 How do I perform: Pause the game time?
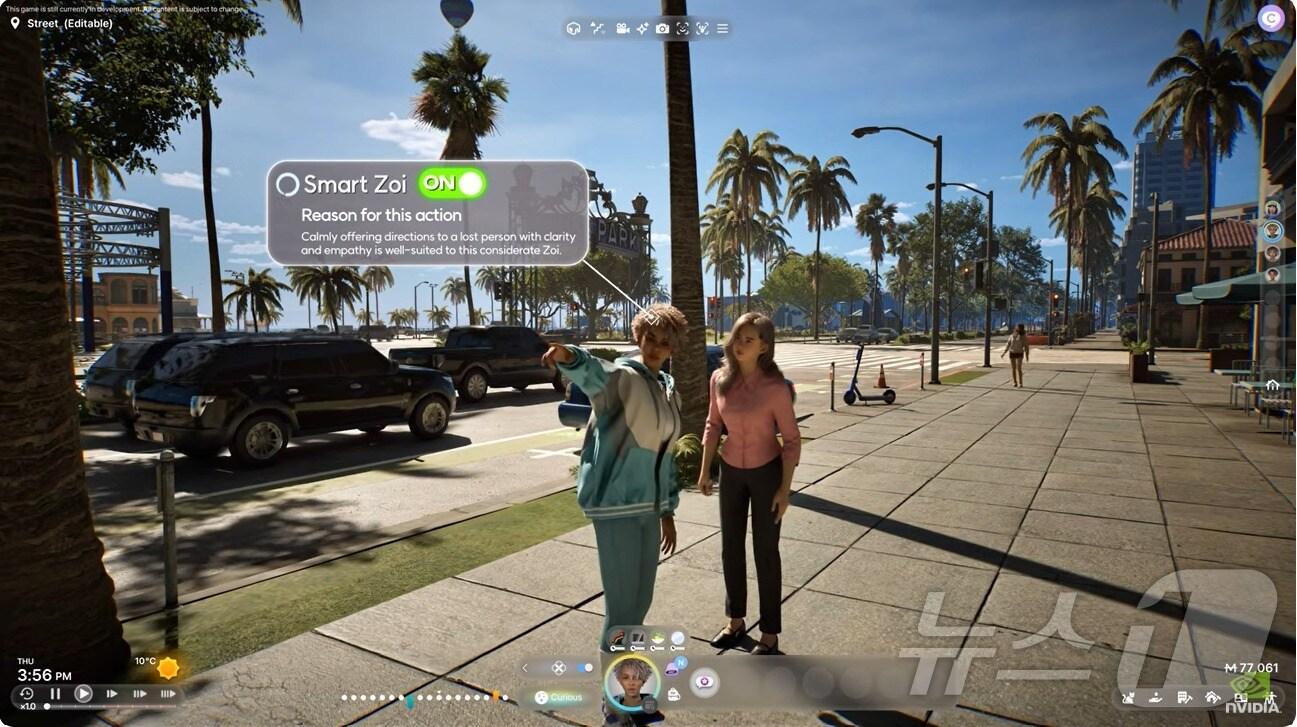click(x=56, y=693)
